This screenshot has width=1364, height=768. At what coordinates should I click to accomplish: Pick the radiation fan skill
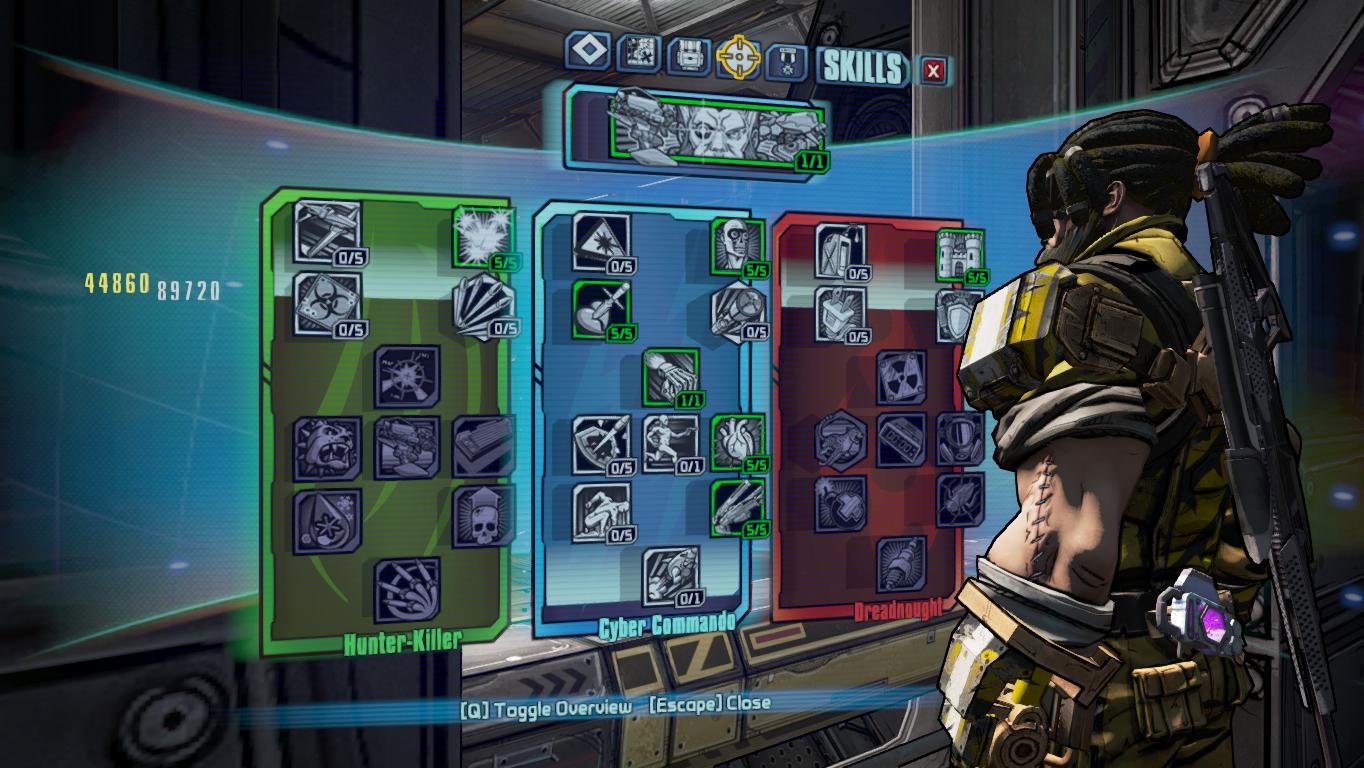coord(901,377)
